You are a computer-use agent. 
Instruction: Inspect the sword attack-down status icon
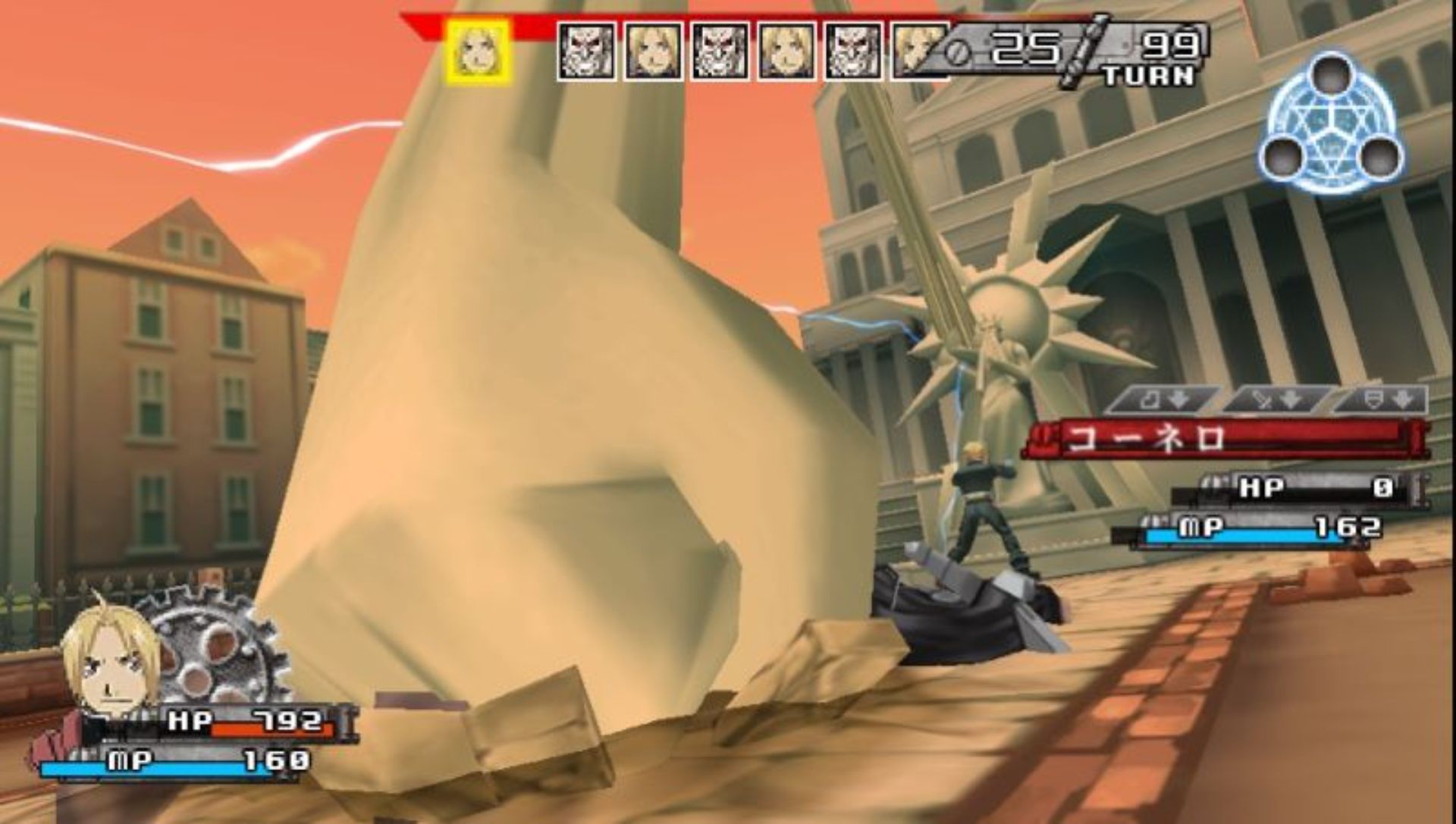pyautogui.click(x=1276, y=399)
